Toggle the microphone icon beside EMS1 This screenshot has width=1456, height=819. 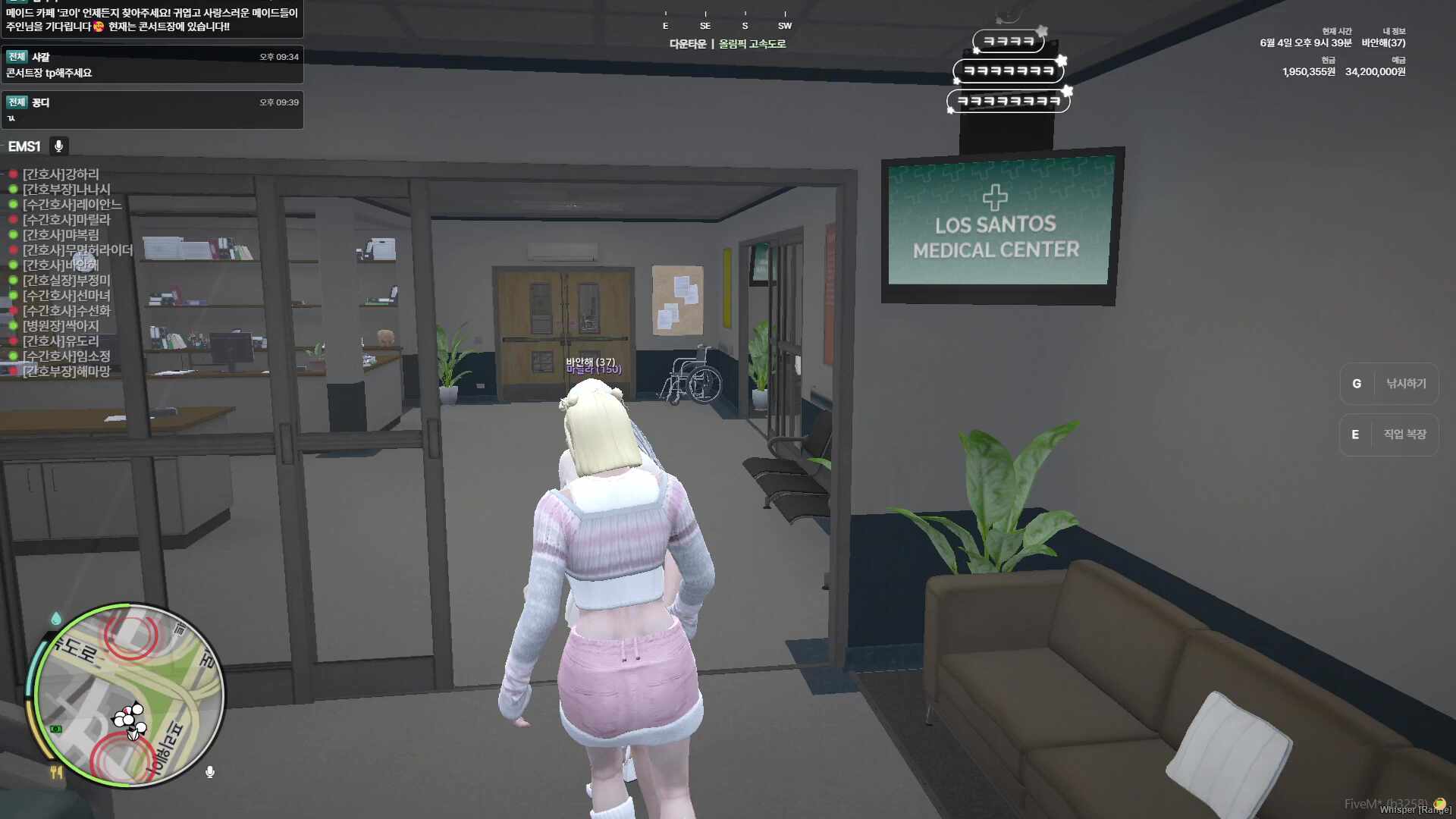58,146
